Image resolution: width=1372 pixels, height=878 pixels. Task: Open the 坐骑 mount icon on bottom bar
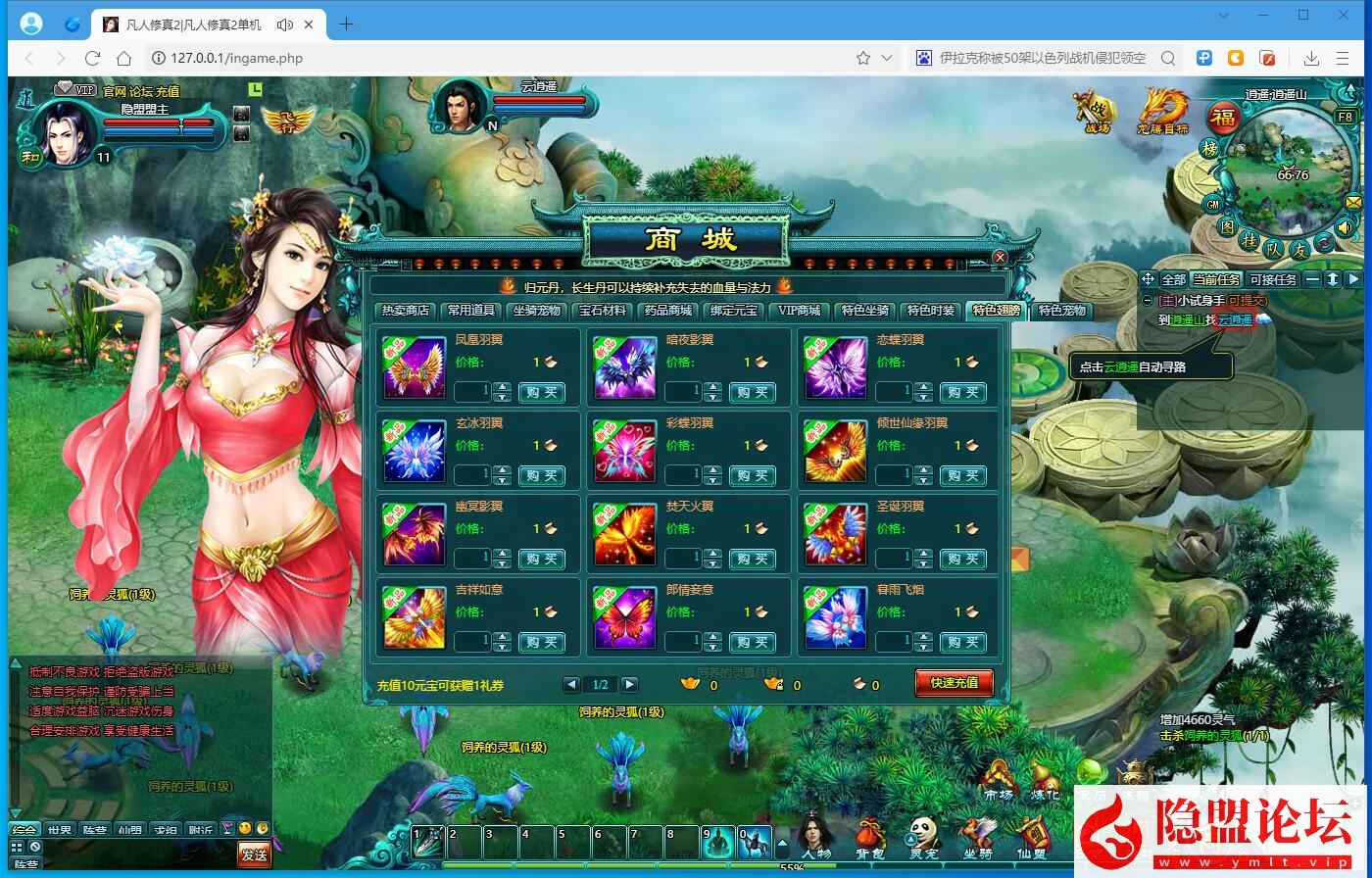tap(977, 833)
